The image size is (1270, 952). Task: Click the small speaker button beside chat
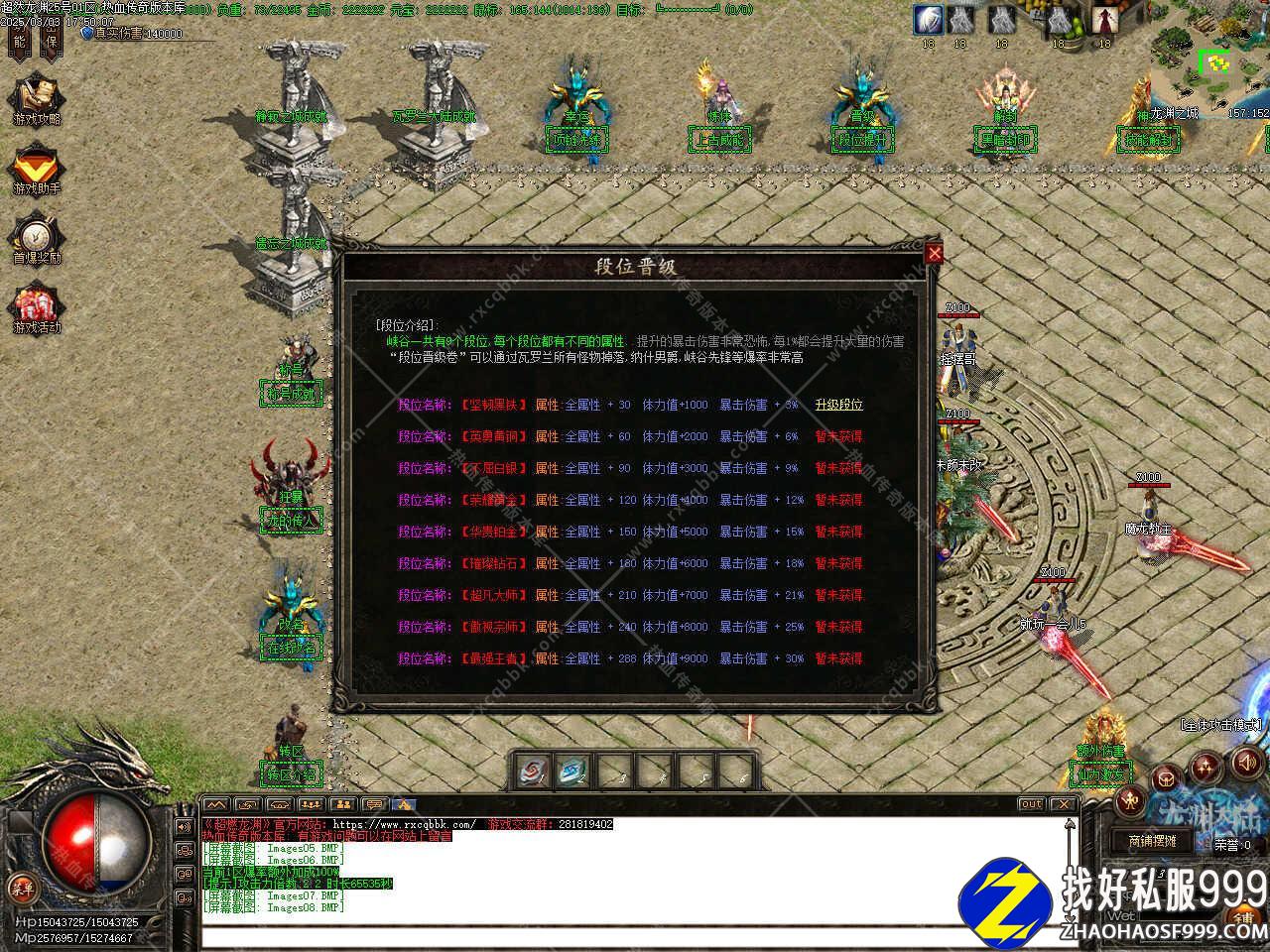point(184,826)
